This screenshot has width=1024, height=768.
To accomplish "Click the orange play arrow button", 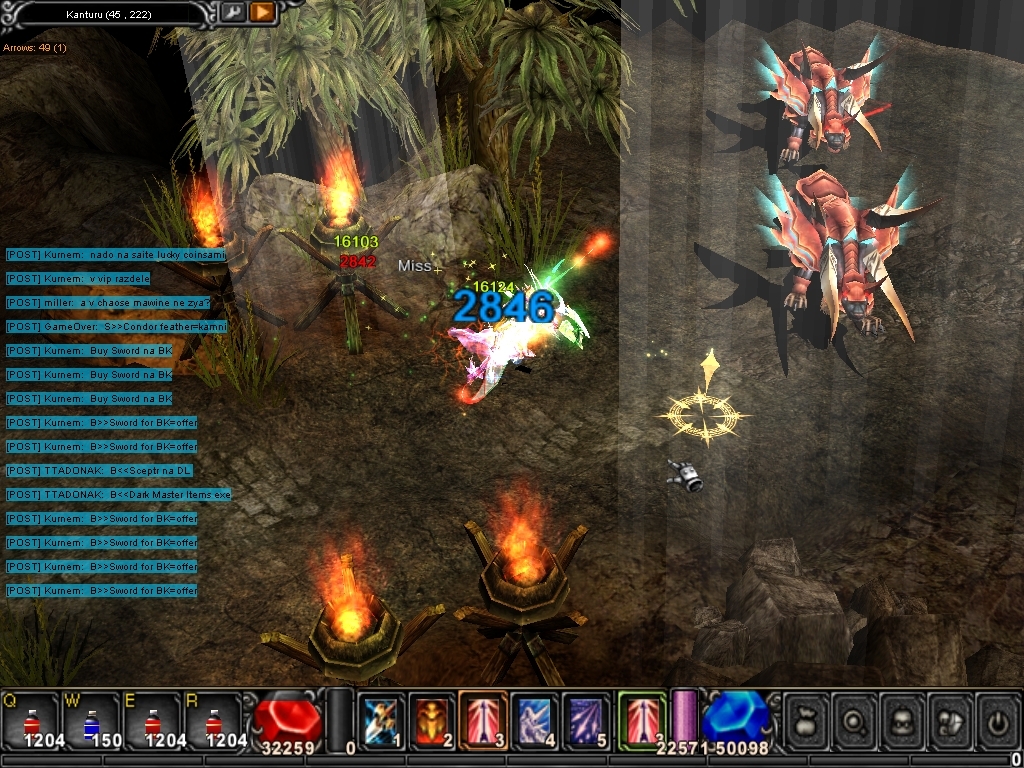I will [262, 12].
